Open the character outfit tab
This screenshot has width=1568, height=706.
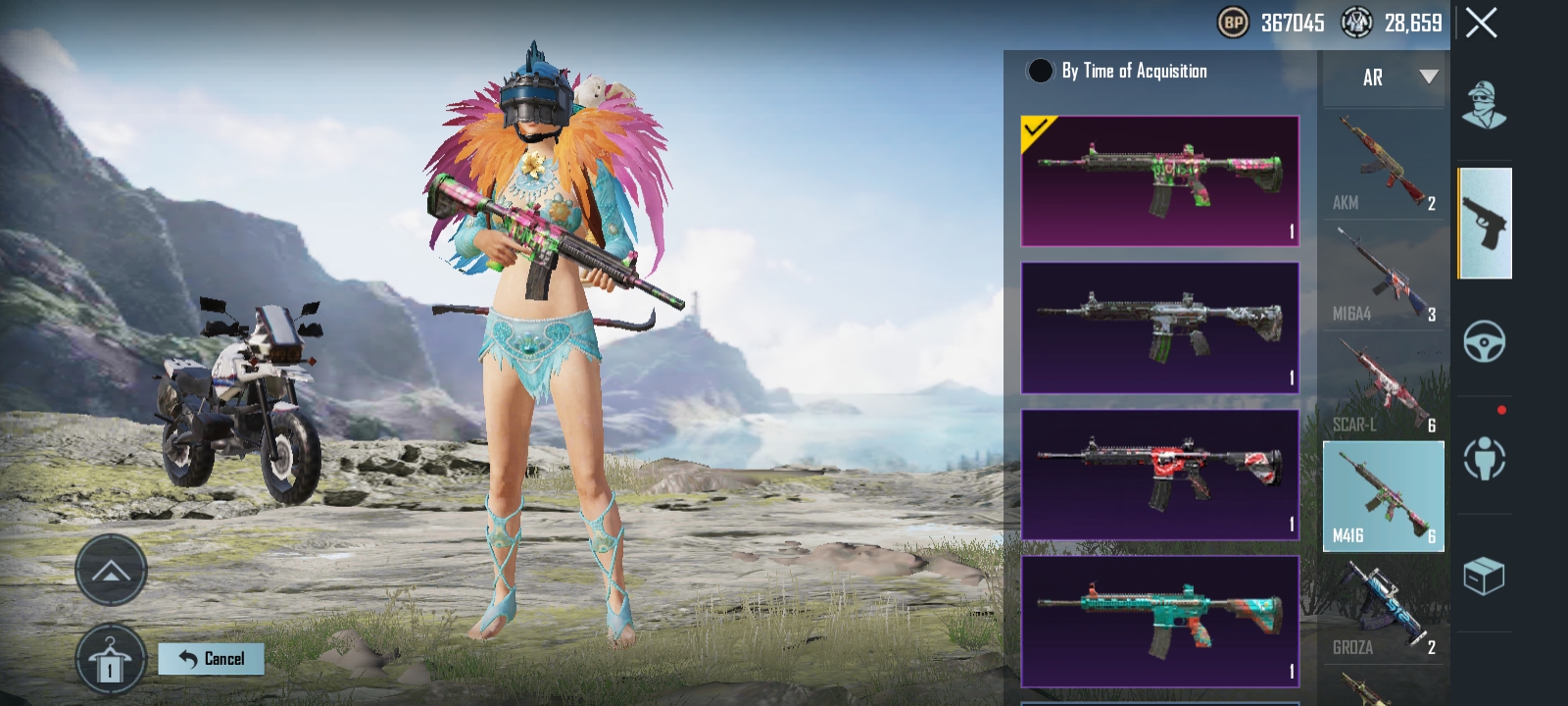click(1484, 105)
